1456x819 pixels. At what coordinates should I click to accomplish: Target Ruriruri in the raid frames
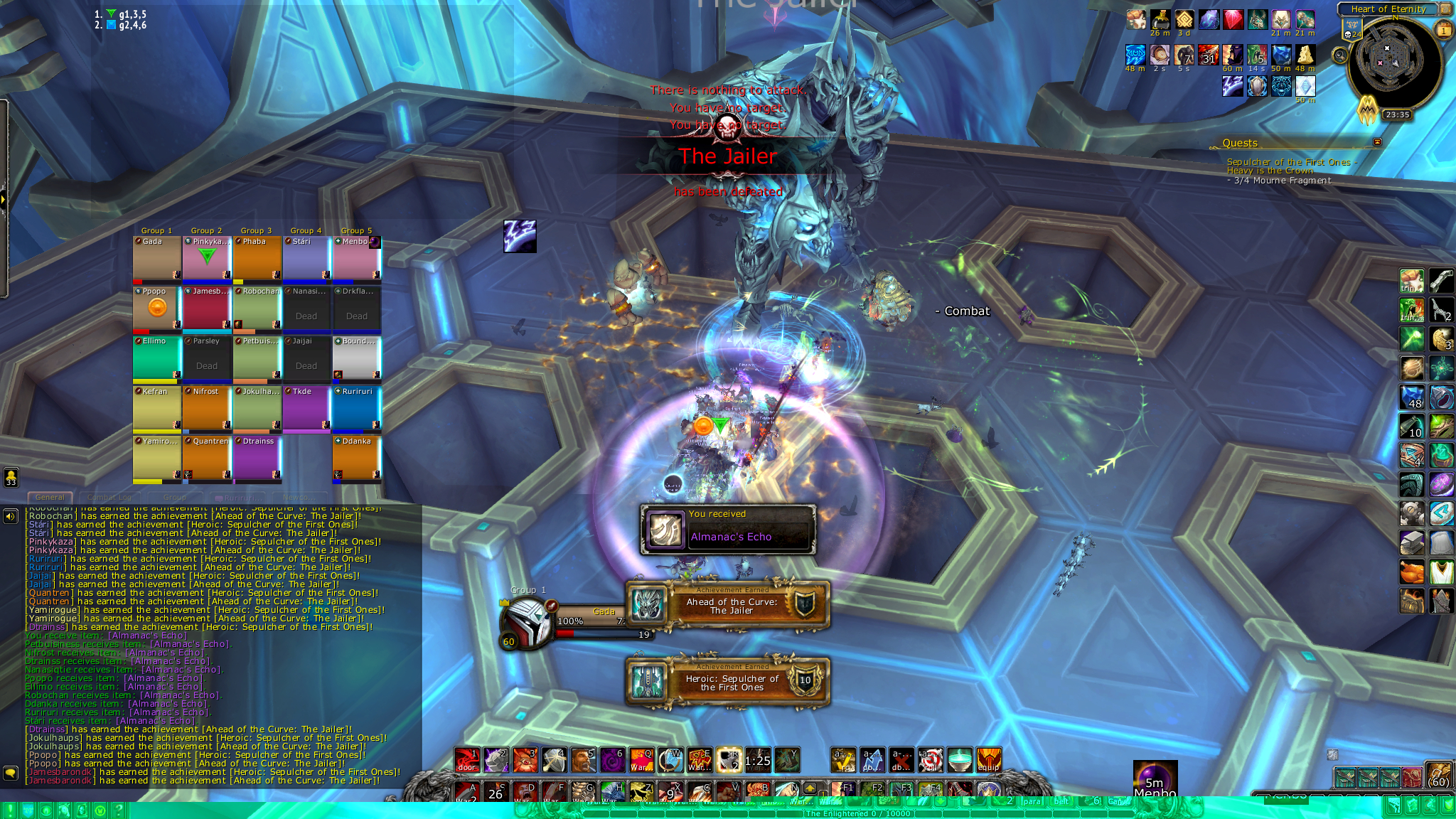[x=356, y=409]
